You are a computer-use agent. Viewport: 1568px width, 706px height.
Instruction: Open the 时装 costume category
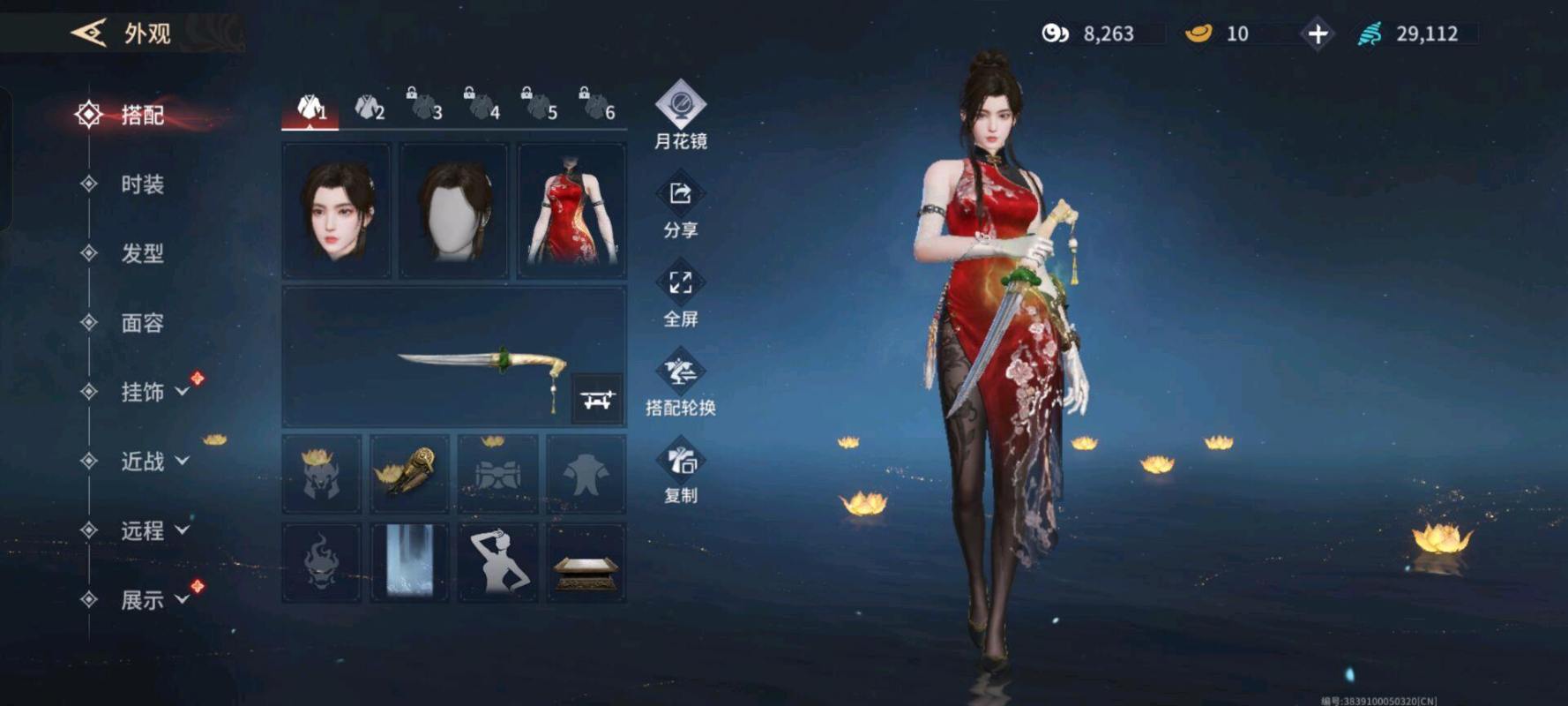coord(142,184)
